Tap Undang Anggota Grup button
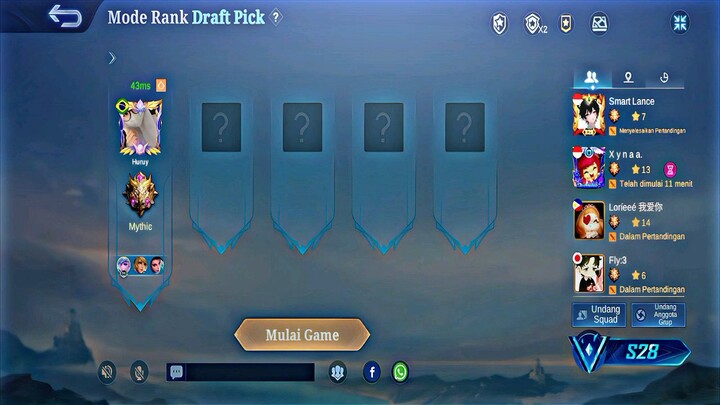Viewport: 720px width, 405px height. click(659, 315)
